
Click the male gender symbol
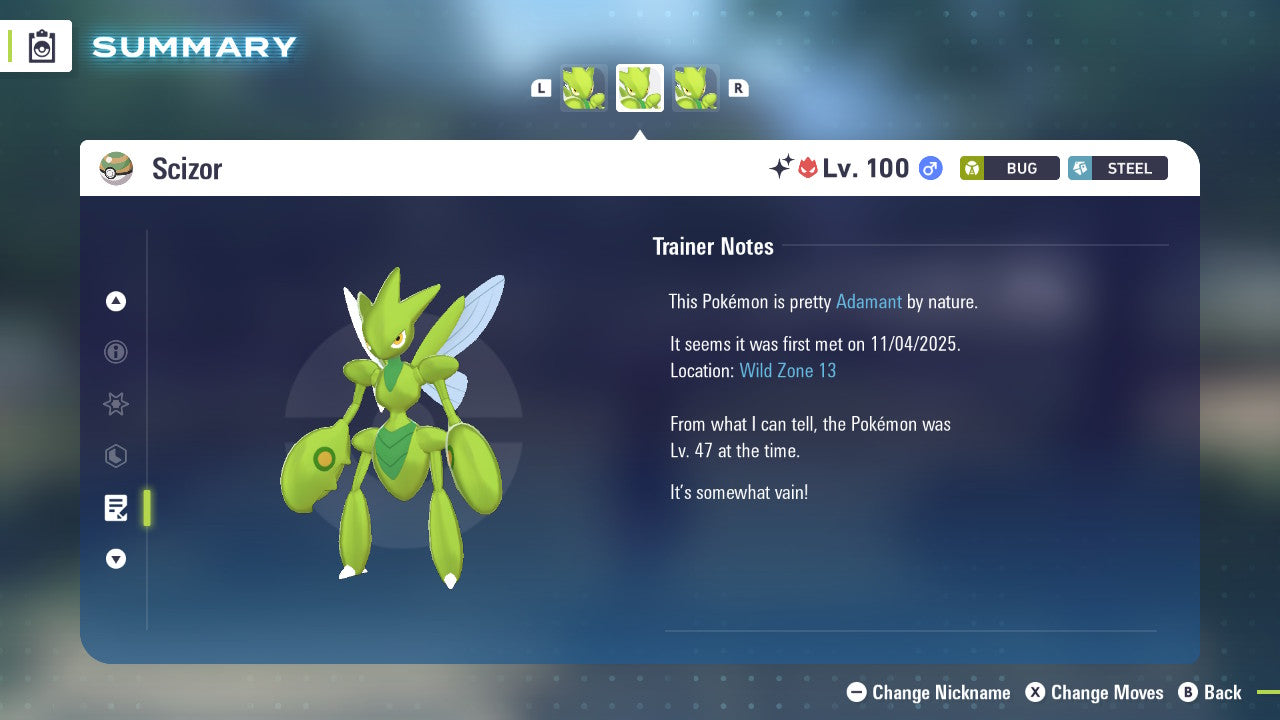[x=930, y=168]
